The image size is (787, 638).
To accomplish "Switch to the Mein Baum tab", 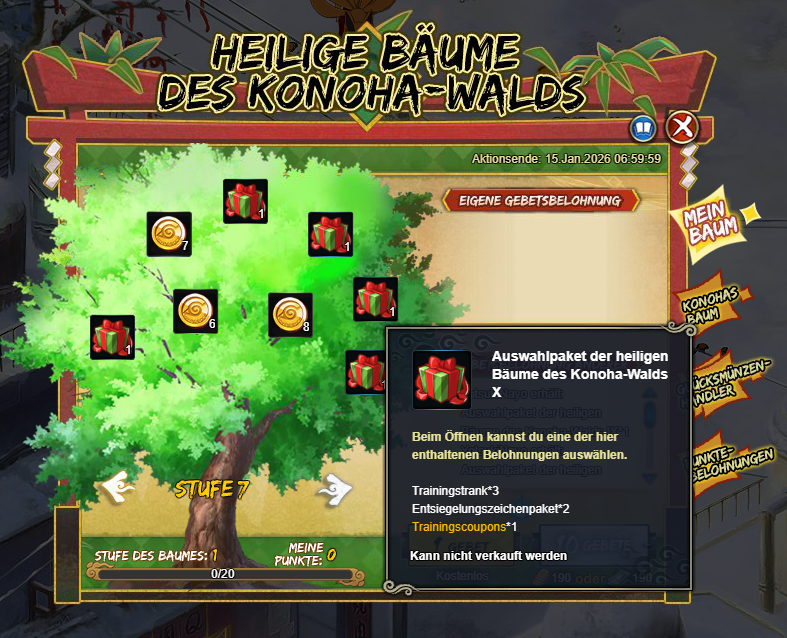I will 715,218.
